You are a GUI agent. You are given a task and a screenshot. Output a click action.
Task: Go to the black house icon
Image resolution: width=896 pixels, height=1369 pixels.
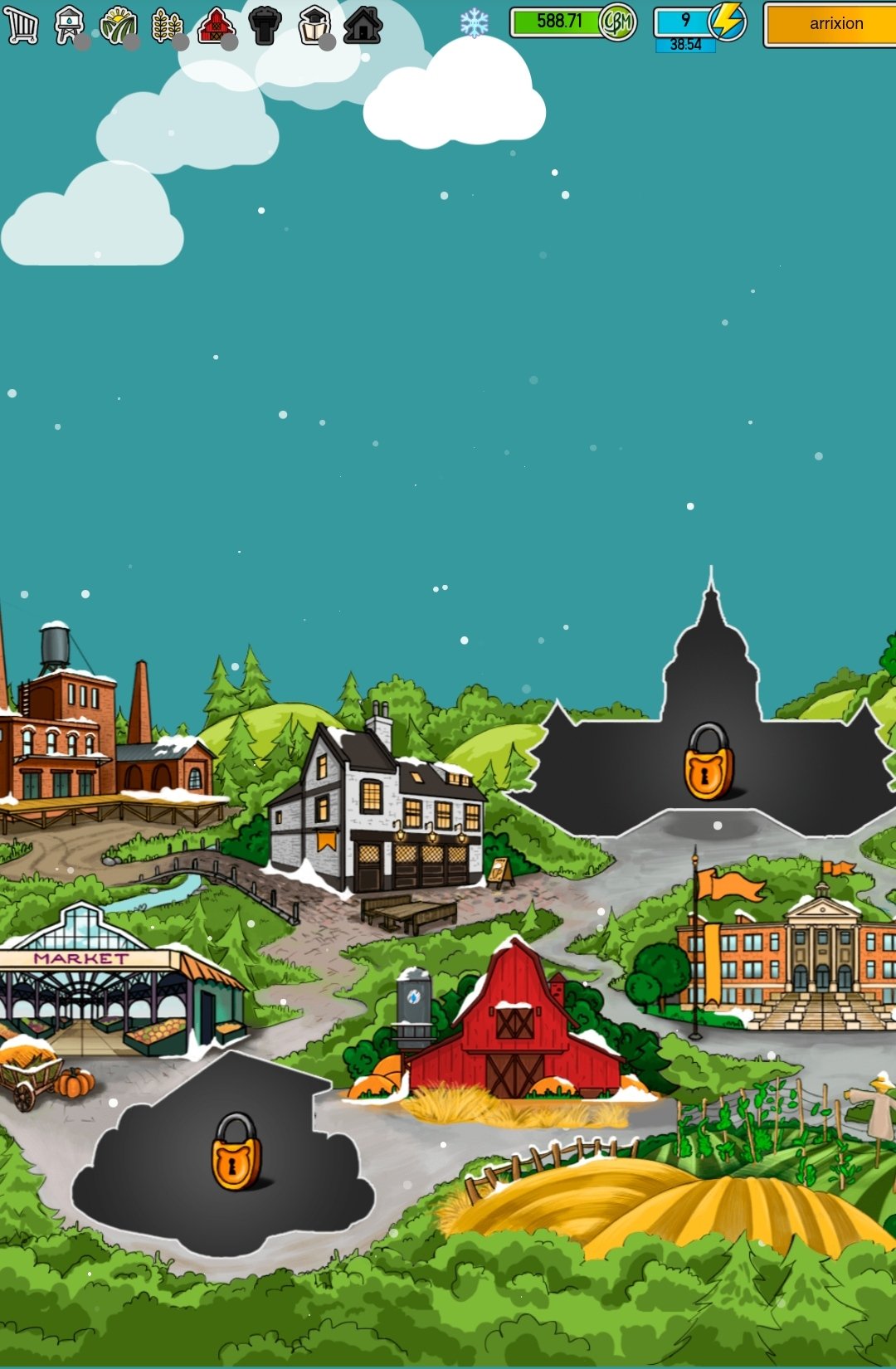click(363, 25)
